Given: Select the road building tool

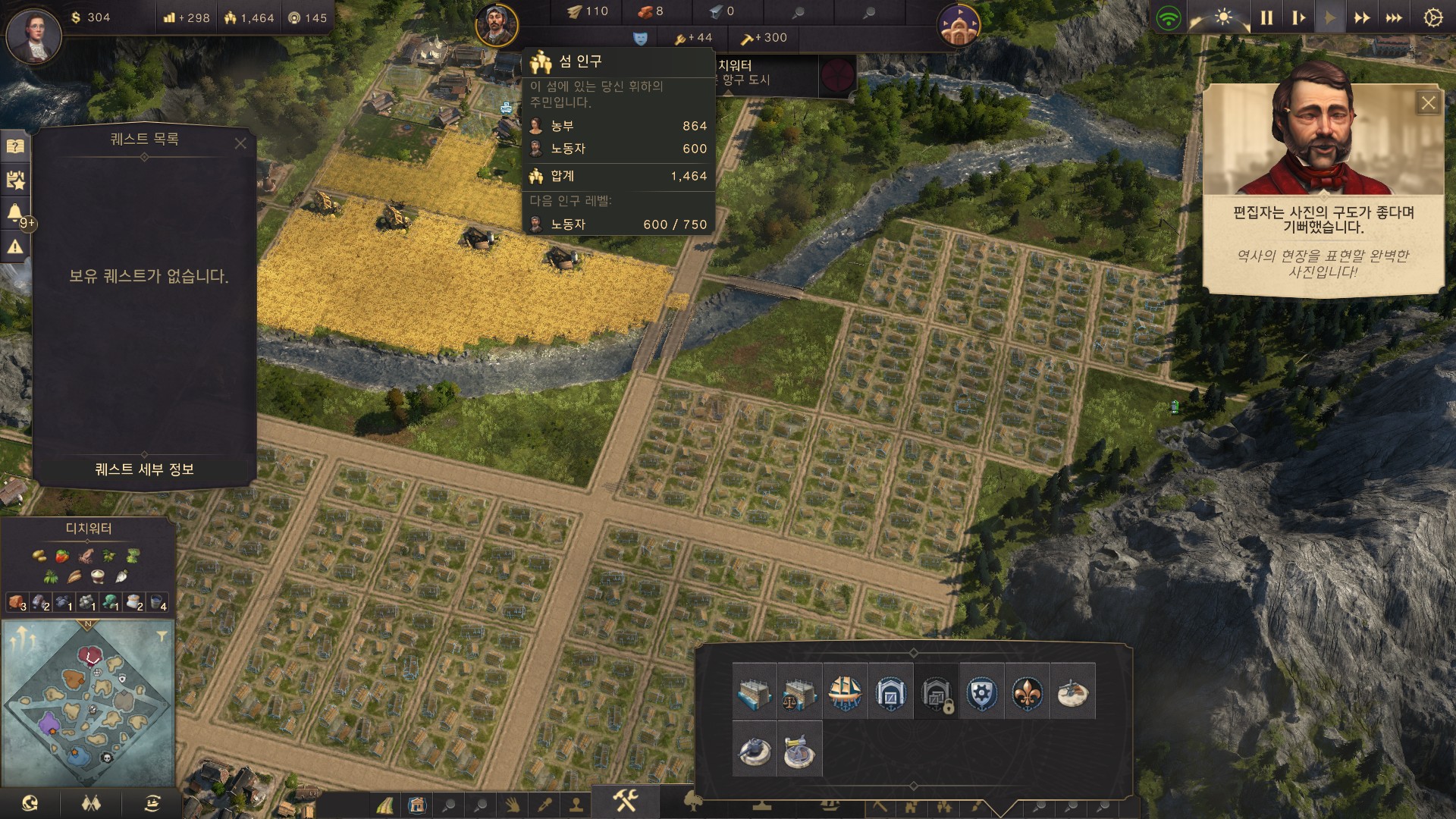Looking at the screenshot, I should click(x=384, y=805).
